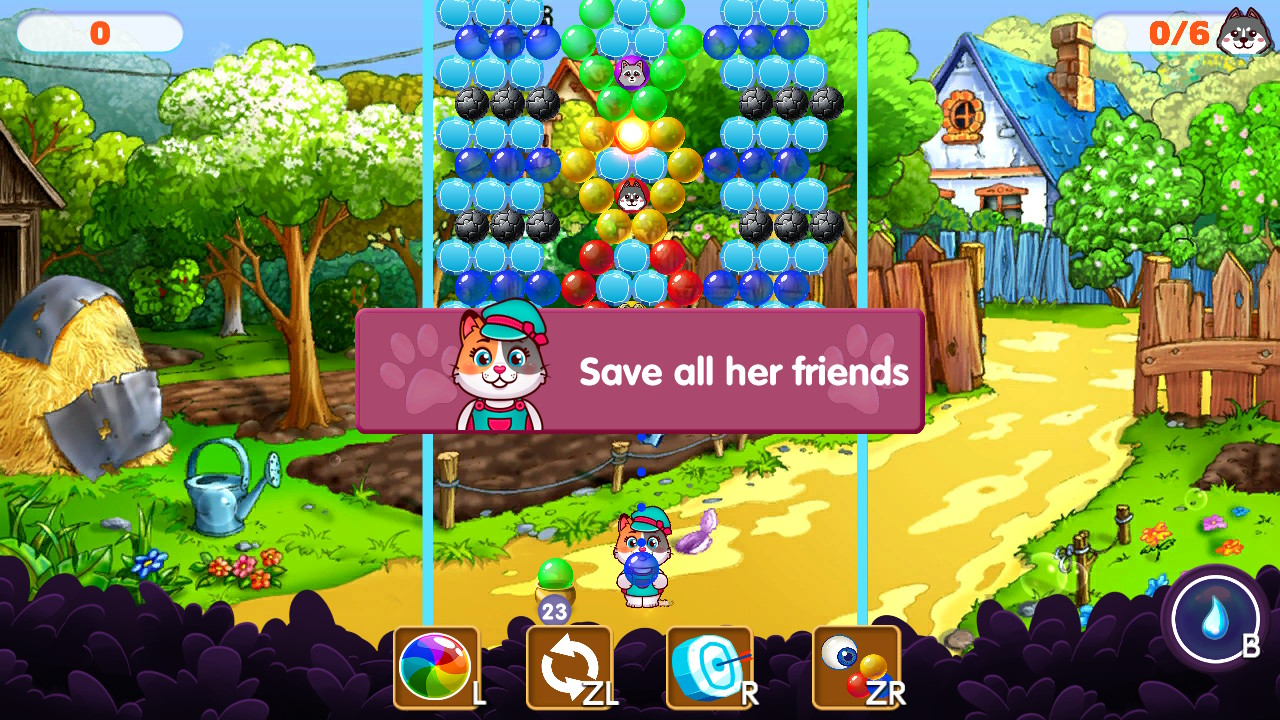Click the 23 bubble counter badge
Screen dimensions: 1280x720
pos(553,607)
